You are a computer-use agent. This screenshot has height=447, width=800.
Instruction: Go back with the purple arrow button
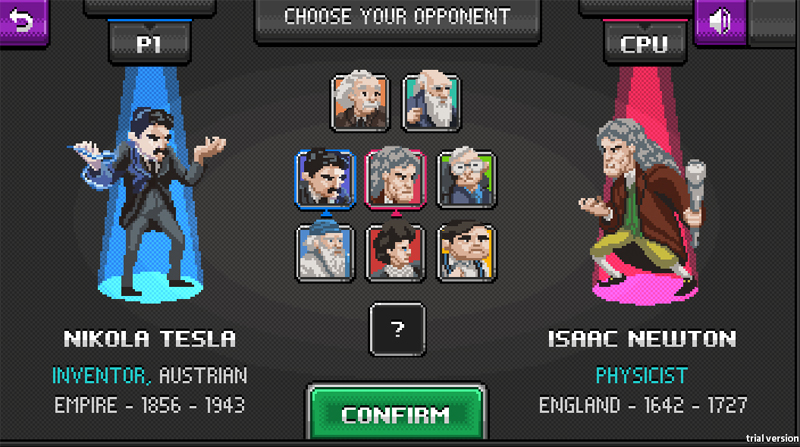(x=22, y=20)
